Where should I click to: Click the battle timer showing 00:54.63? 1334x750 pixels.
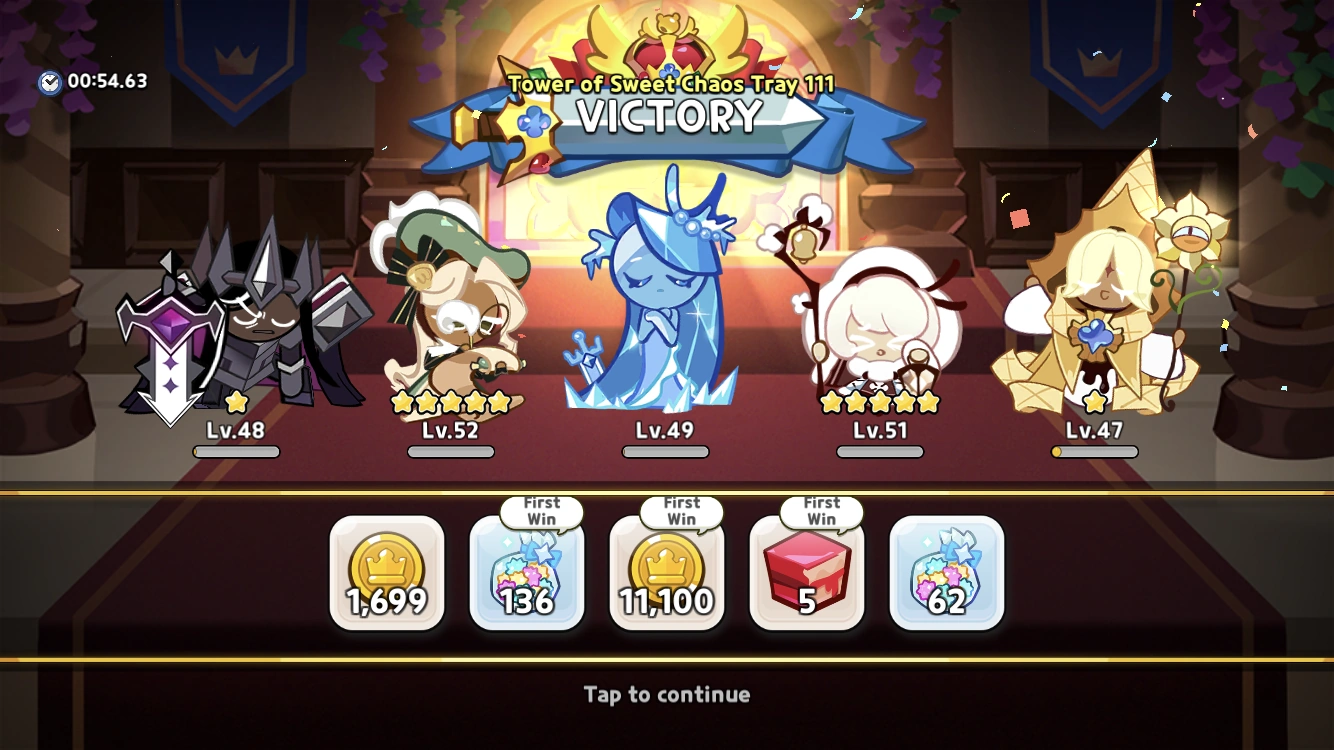point(95,81)
